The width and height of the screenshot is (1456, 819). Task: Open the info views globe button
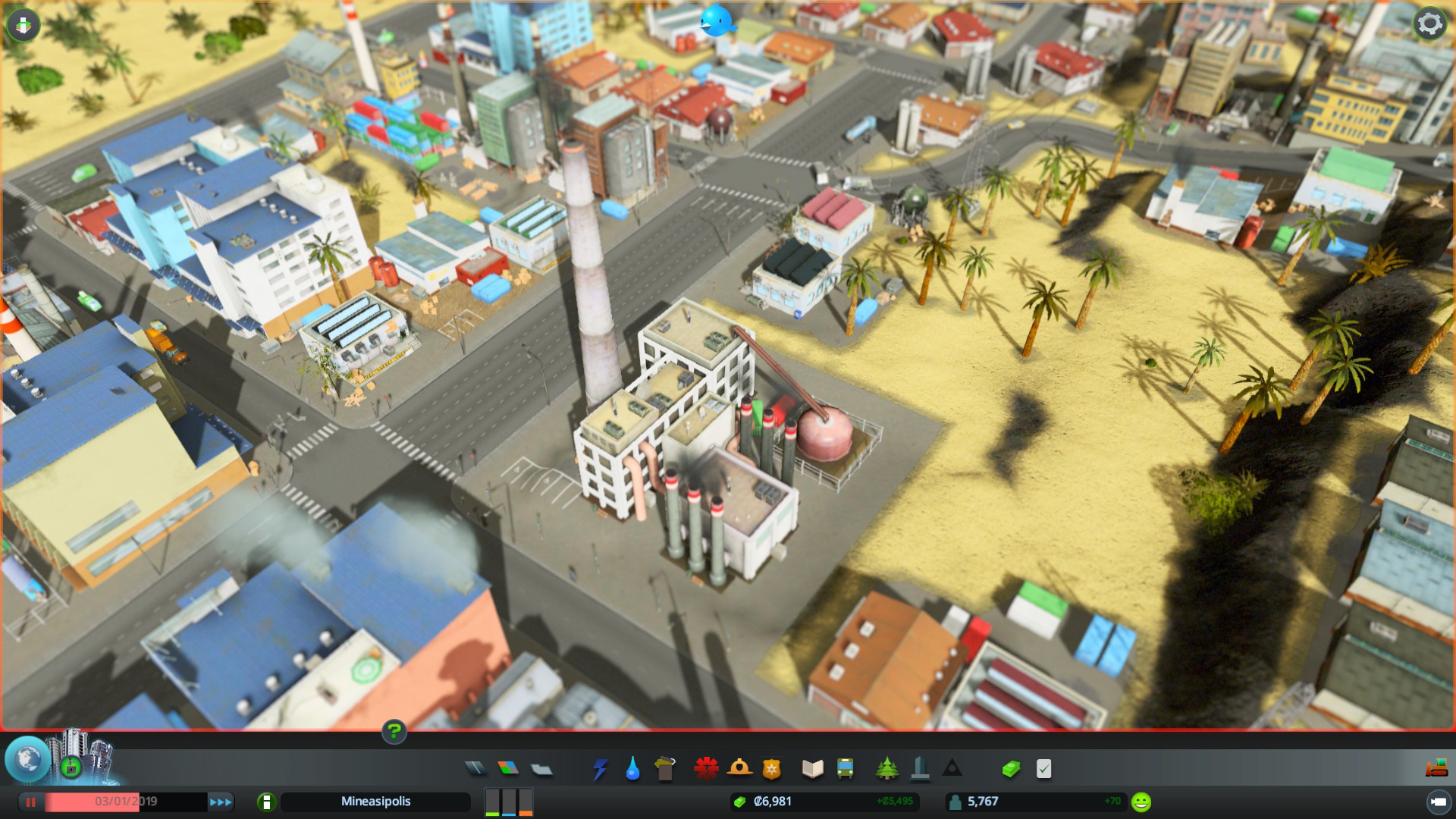point(28,759)
